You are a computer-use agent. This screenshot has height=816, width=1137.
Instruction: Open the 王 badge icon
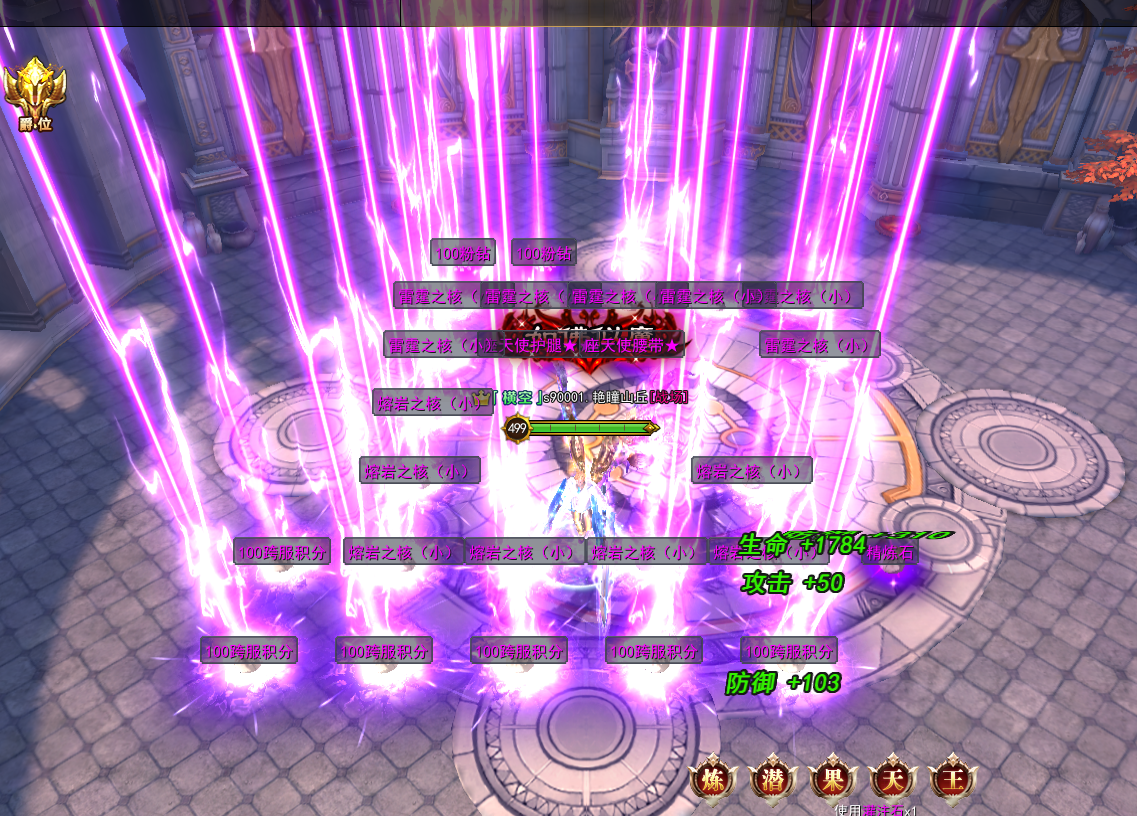[952, 780]
